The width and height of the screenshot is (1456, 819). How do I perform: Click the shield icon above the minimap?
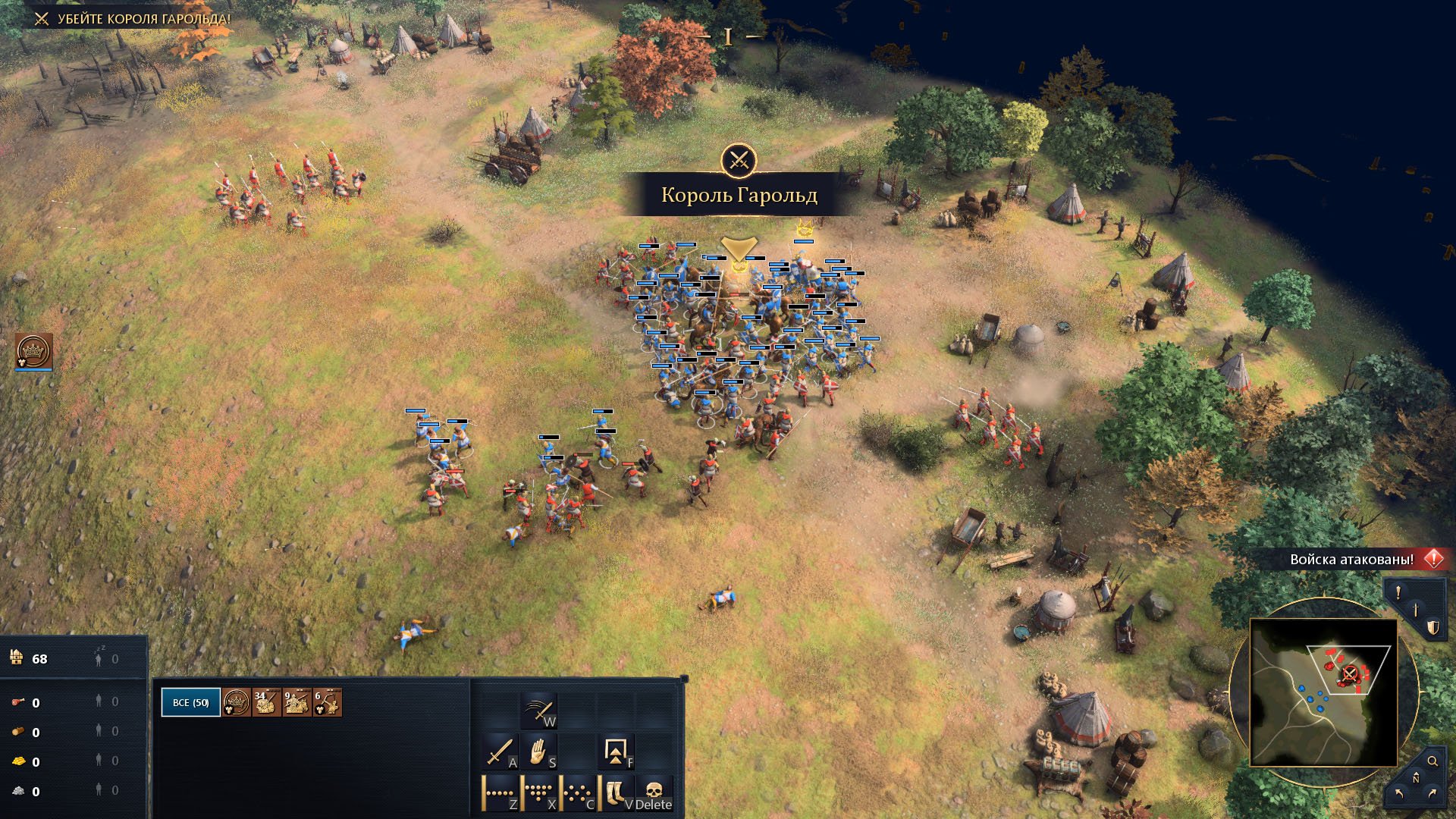point(1432,628)
